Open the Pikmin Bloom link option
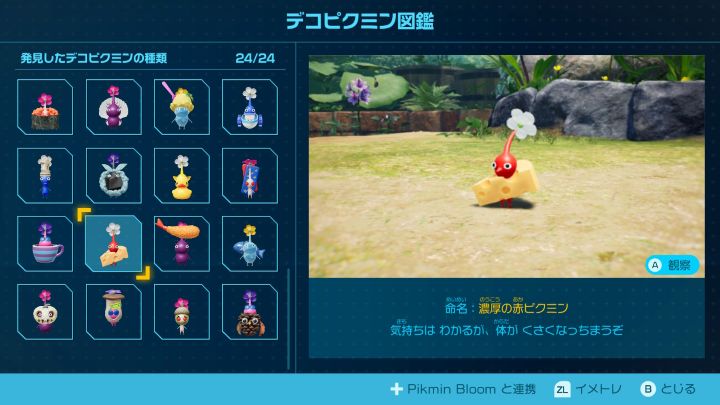720x405 pixels. tap(461, 389)
